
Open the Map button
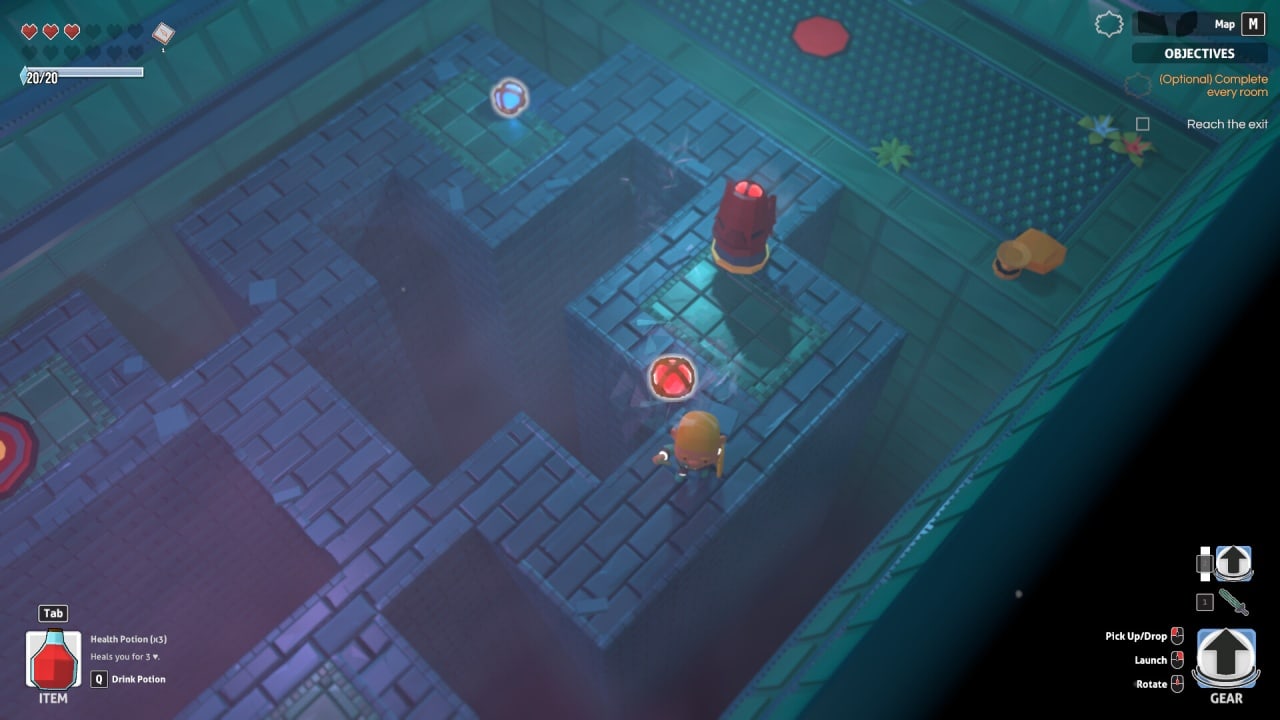coord(1253,24)
